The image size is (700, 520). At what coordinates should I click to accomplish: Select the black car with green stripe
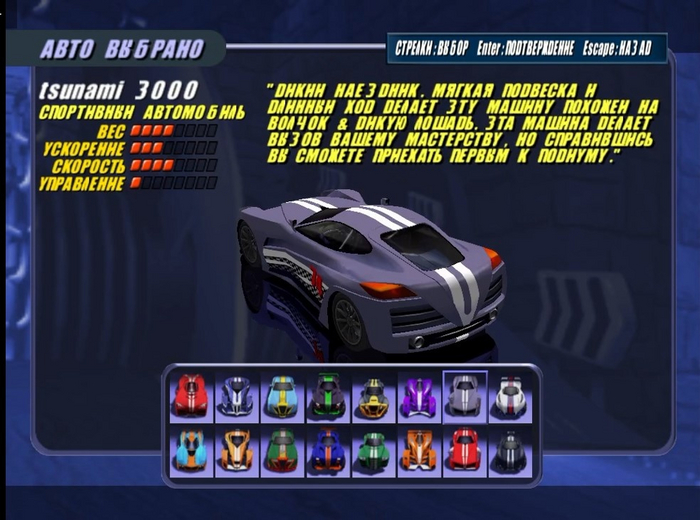tap(328, 397)
